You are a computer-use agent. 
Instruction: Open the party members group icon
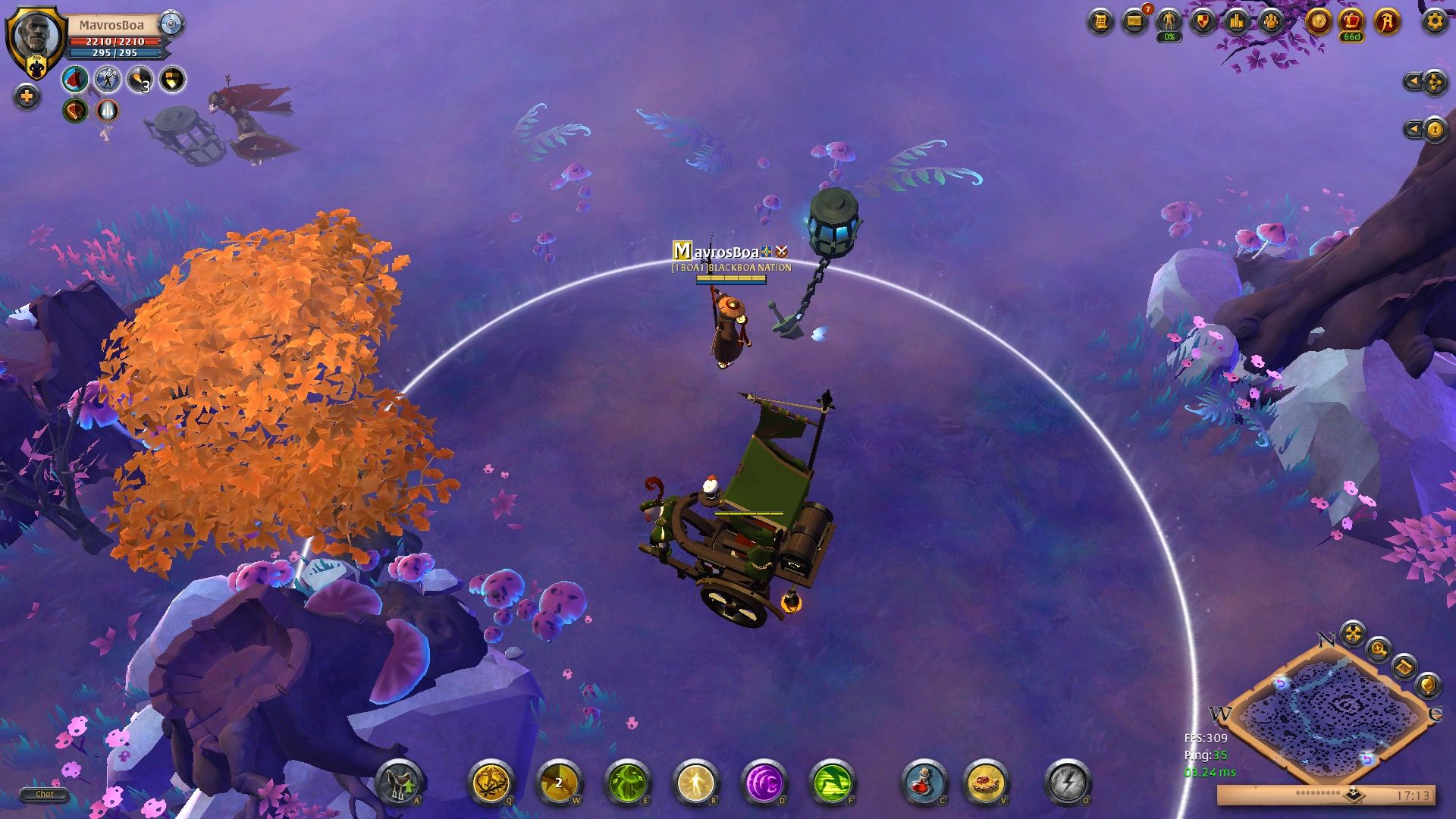click(1271, 22)
